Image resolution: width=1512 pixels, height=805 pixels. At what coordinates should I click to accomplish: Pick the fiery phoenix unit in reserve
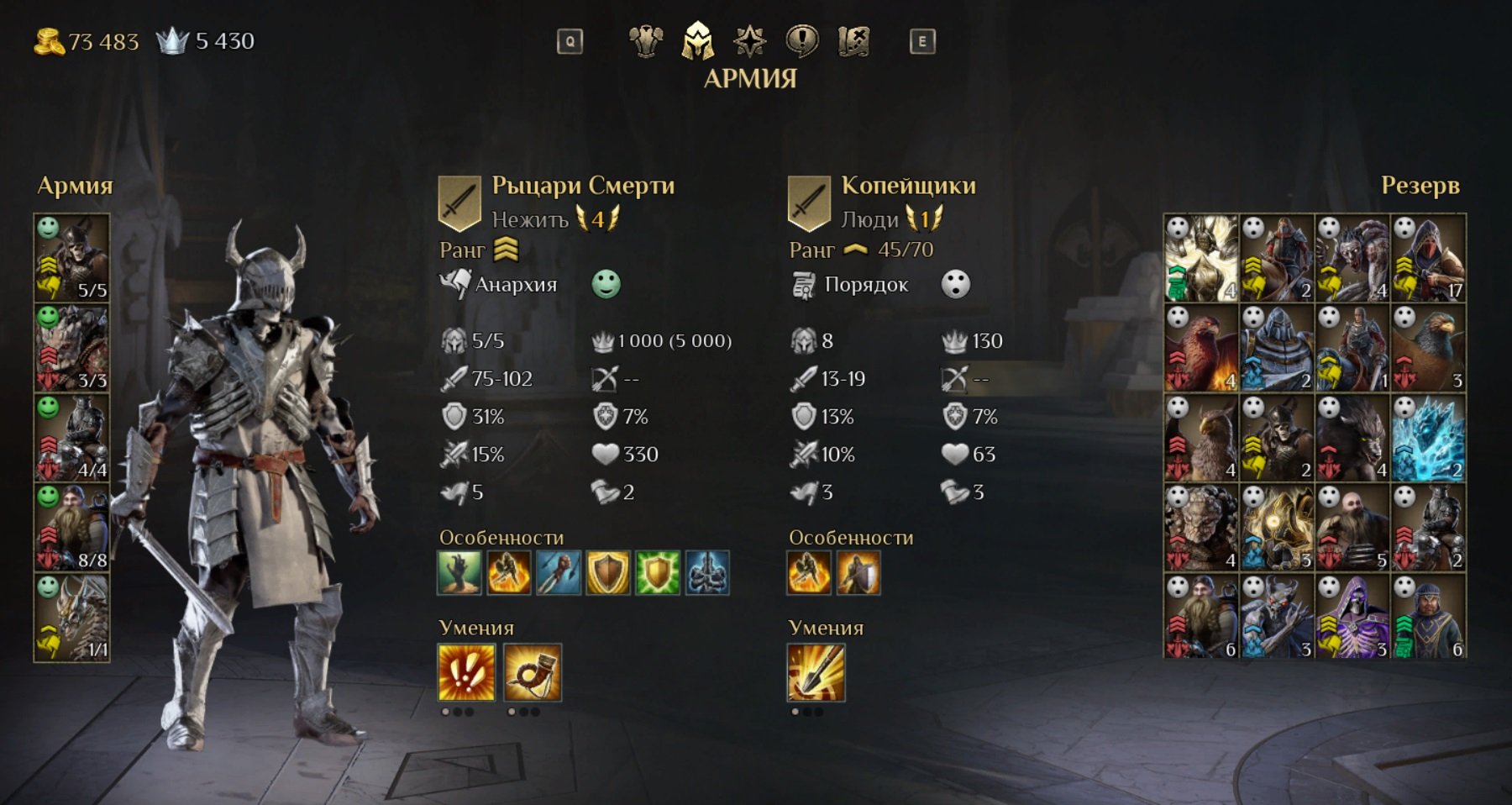pyautogui.click(x=1201, y=348)
